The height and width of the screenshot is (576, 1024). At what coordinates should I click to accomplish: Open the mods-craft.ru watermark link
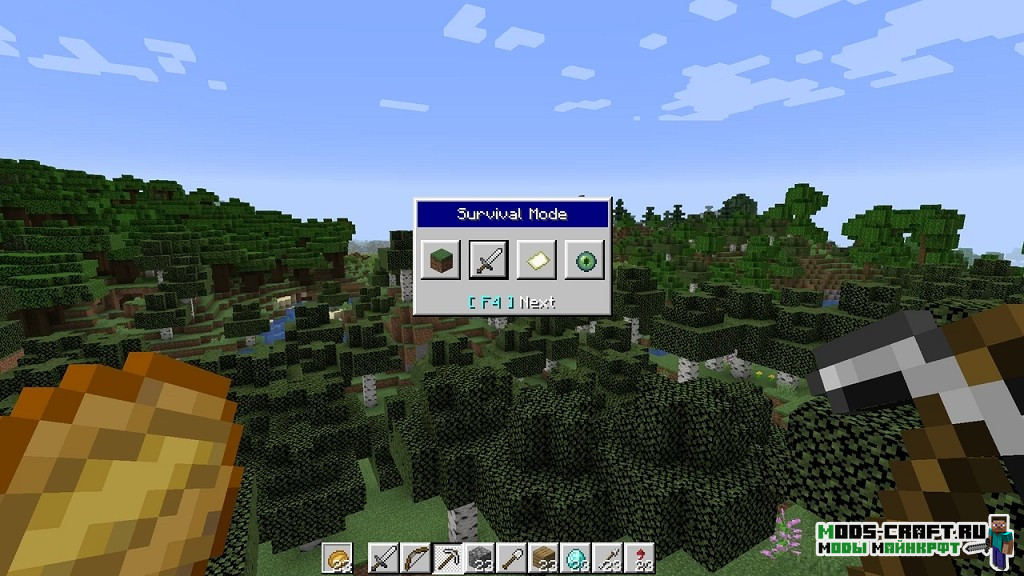[x=901, y=536]
